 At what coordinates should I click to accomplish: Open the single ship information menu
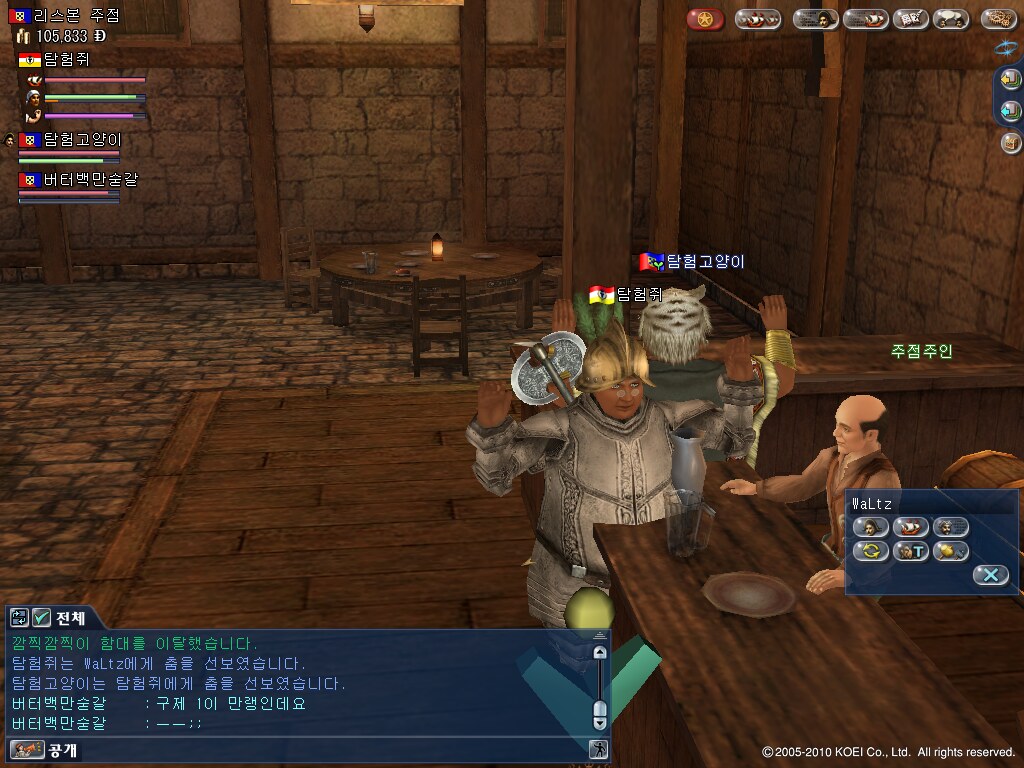point(865,19)
